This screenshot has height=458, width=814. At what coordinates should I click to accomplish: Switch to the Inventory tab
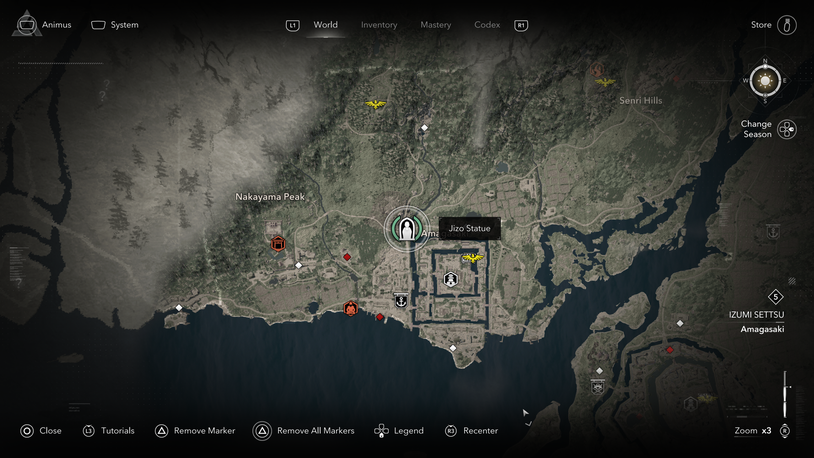(x=379, y=24)
